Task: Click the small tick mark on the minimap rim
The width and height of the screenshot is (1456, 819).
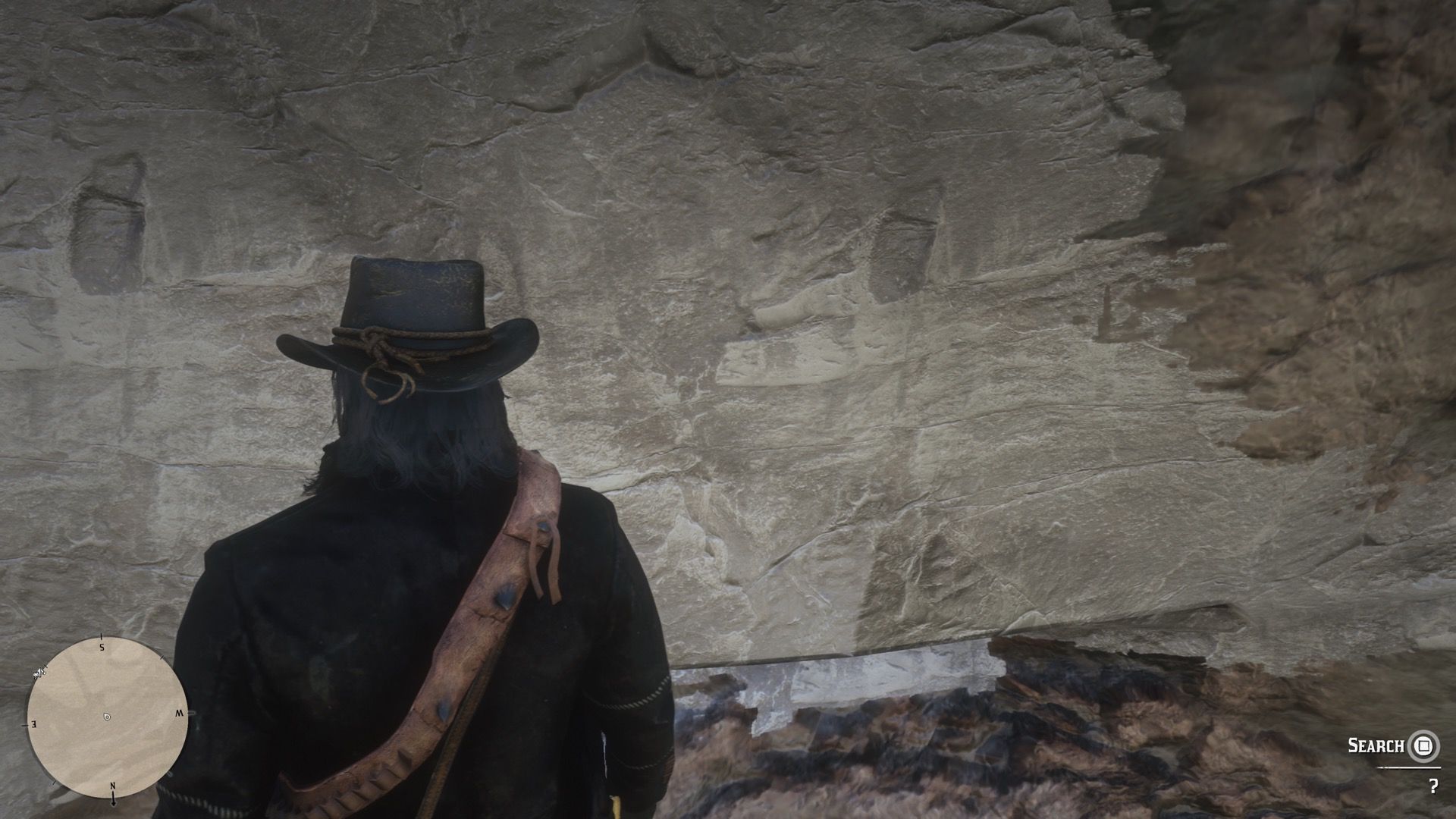Action: [161, 657]
